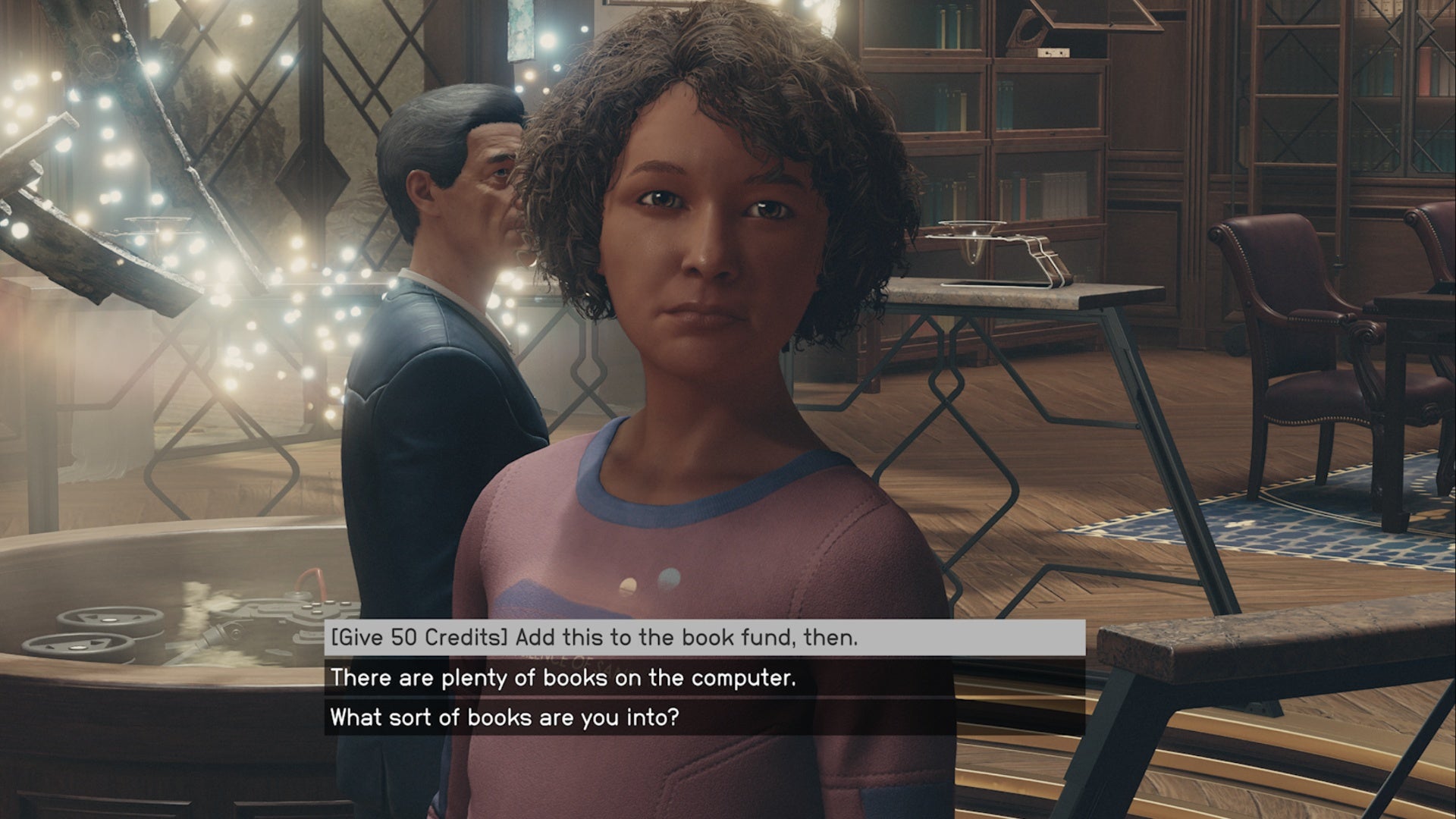Select 'There are plenty of books on the computer'
This screenshot has height=819, width=1456.
[563, 677]
